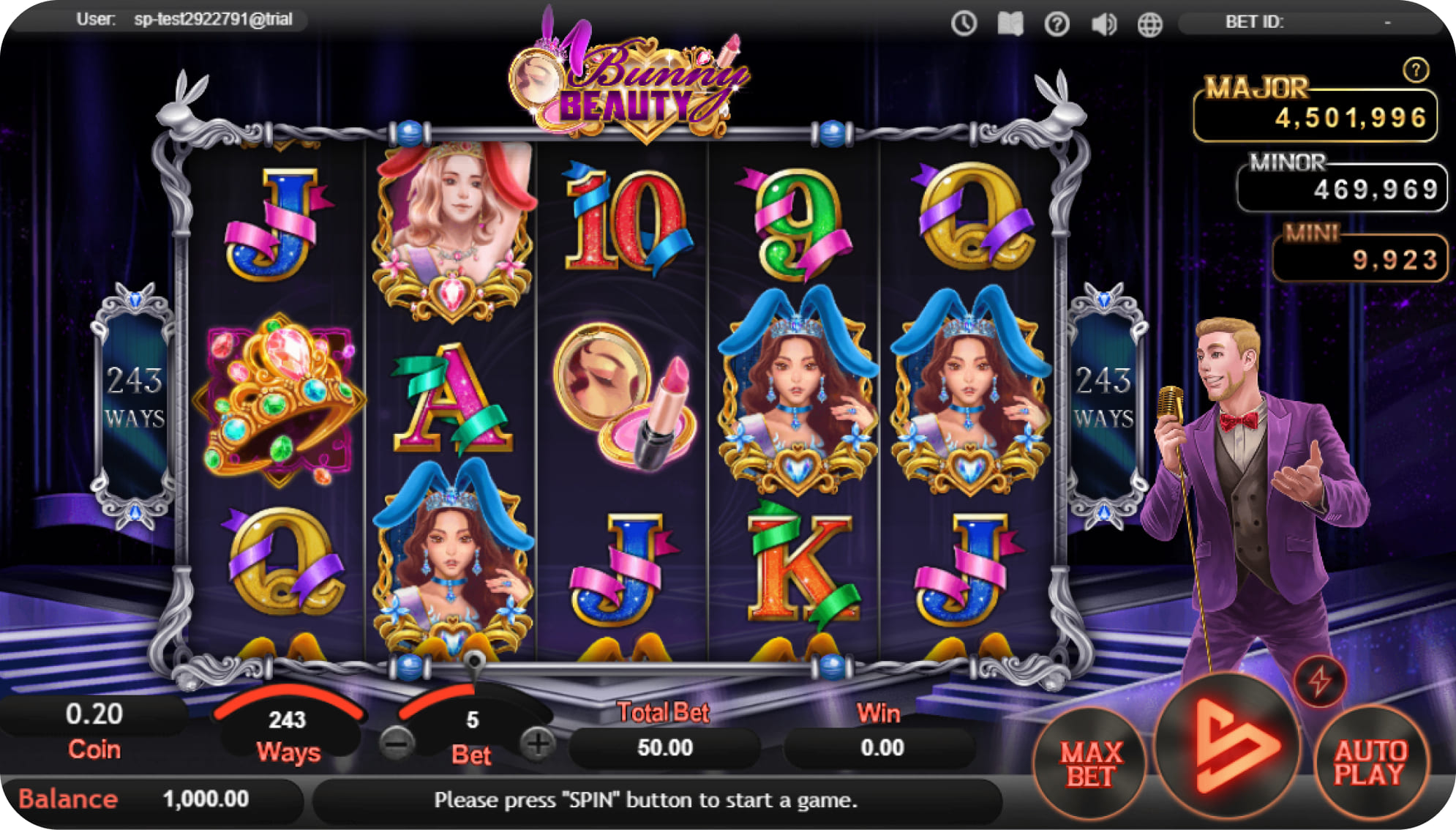Select the MAX BET button
Screen dimensions: 1456x830
tap(1090, 765)
